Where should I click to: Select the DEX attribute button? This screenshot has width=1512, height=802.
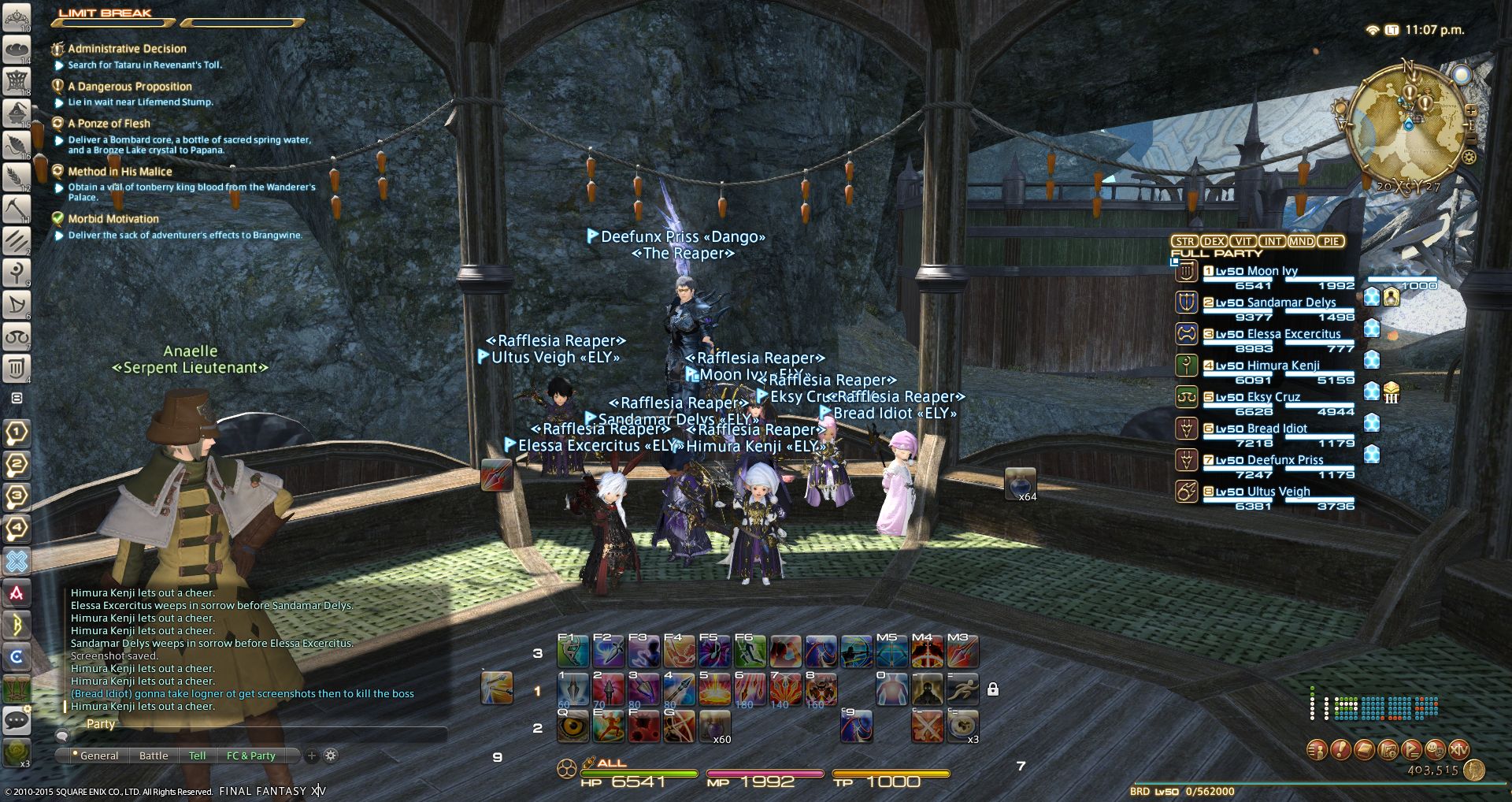pos(1214,241)
